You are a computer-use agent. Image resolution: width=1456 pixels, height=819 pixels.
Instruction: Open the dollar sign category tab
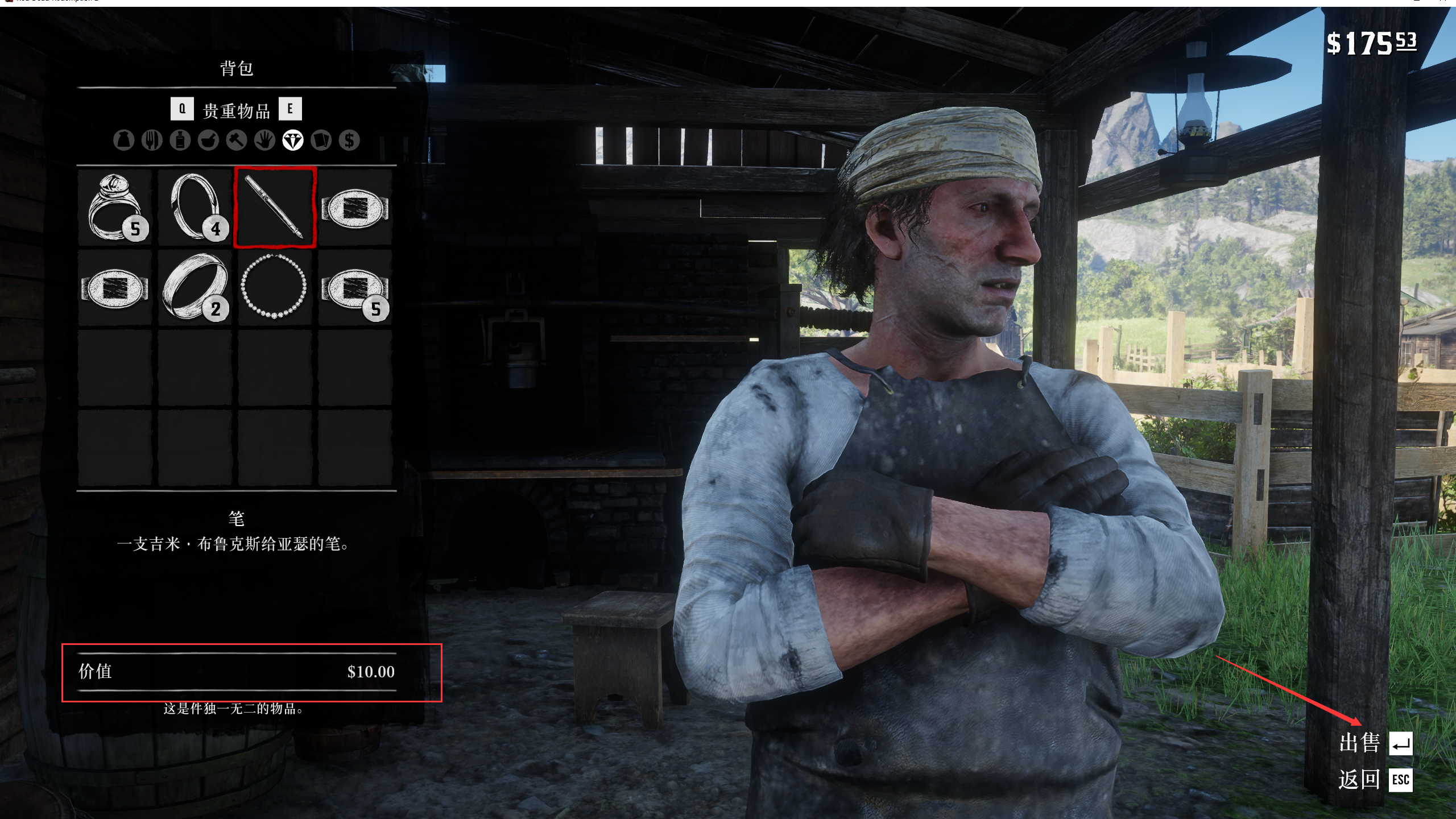pyautogui.click(x=349, y=140)
